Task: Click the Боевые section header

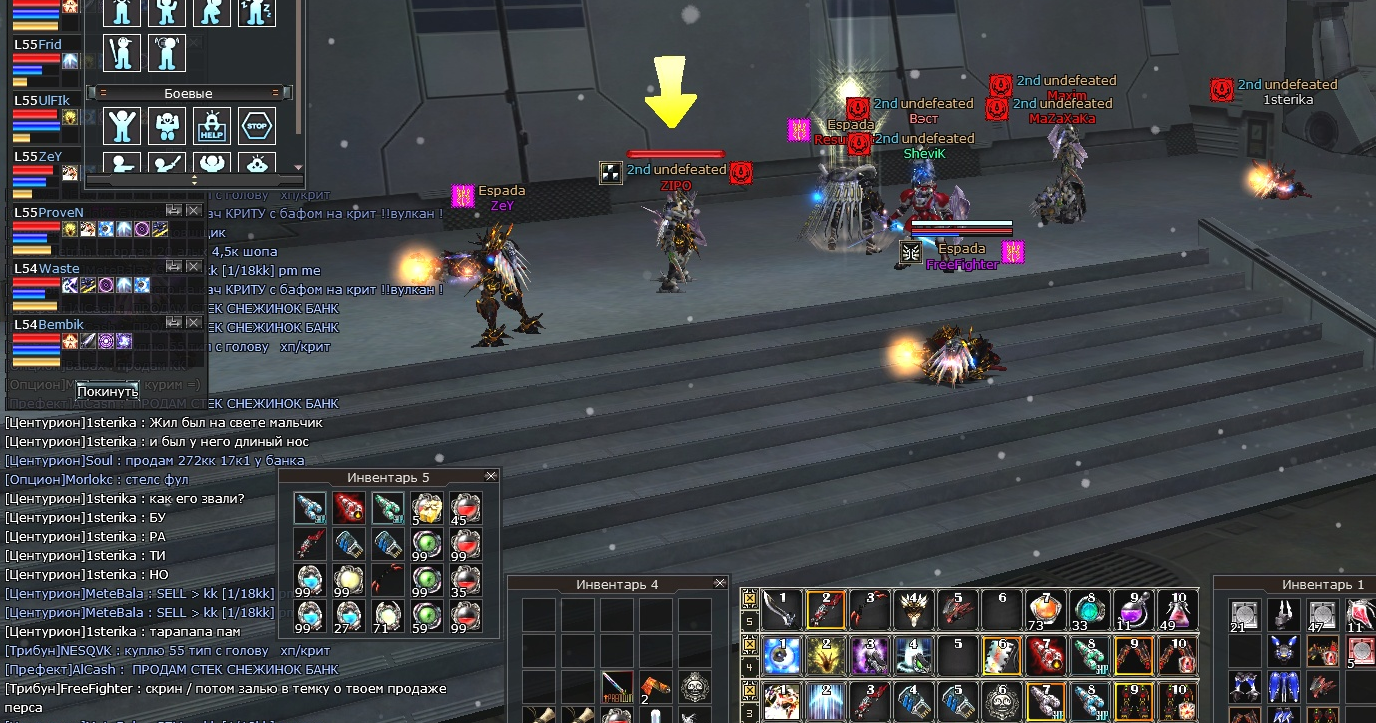Action: (188, 93)
